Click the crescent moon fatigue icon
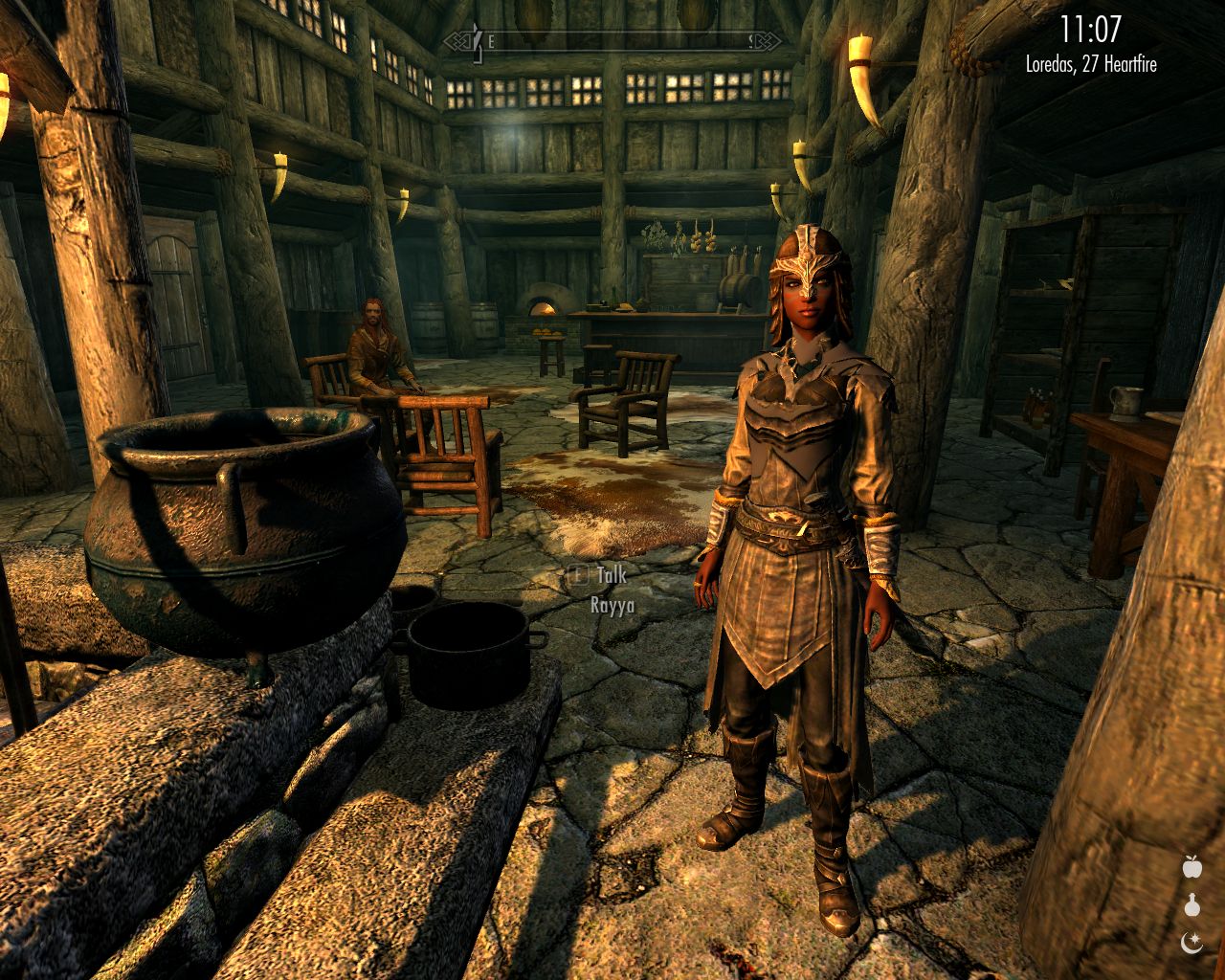The image size is (1225, 980). (1192, 944)
